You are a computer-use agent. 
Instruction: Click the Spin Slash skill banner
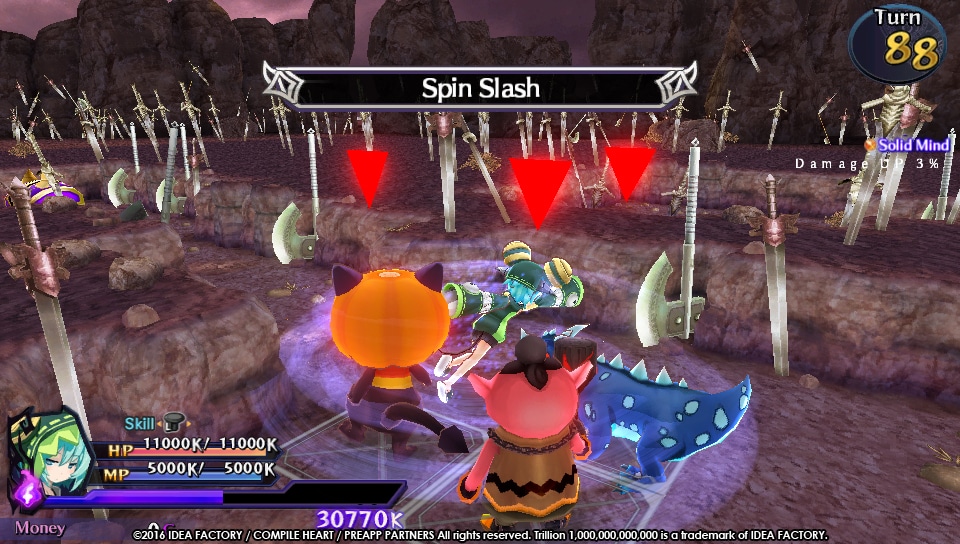pos(480,88)
